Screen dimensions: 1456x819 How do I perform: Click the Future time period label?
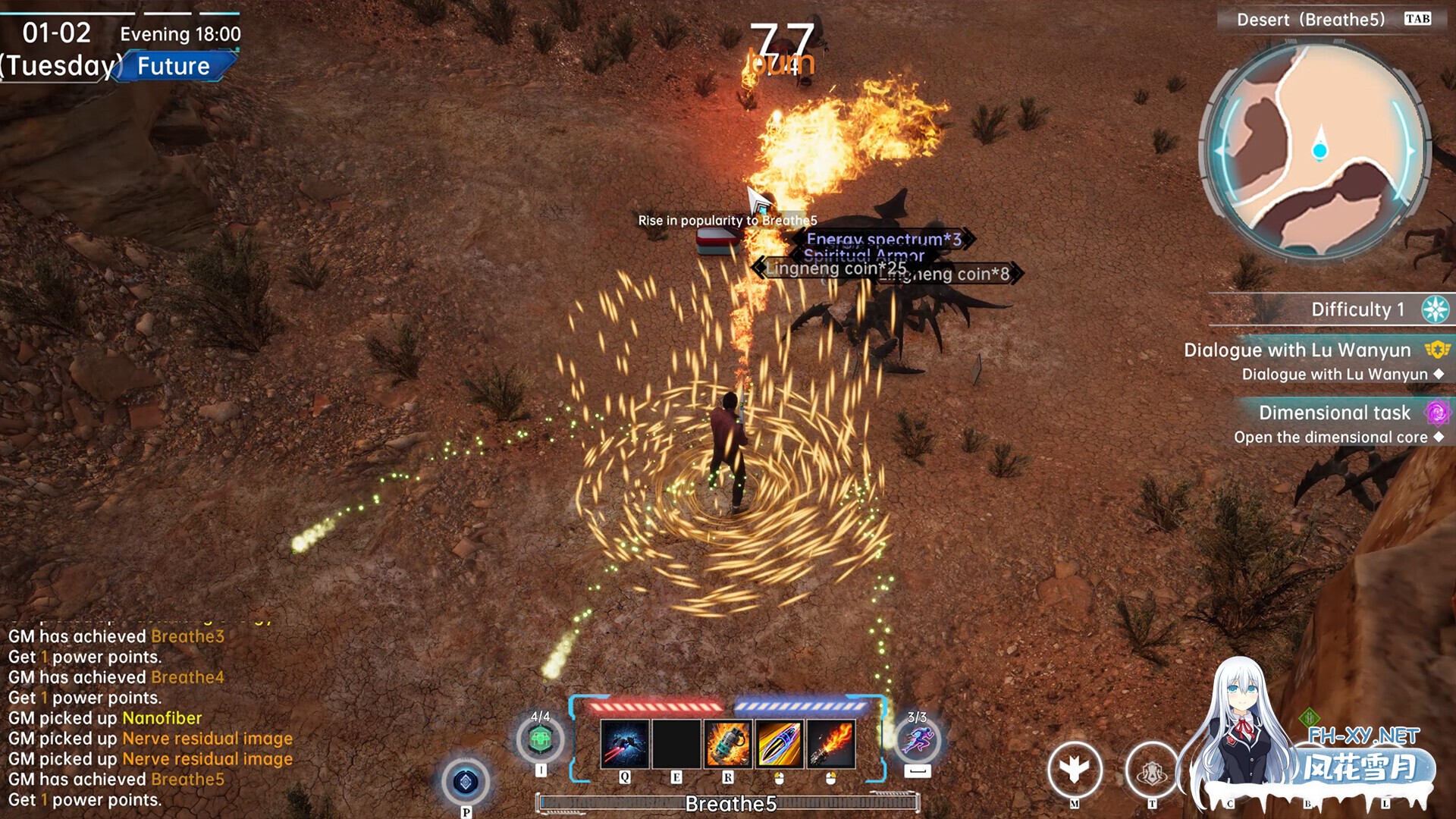(x=174, y=67)
